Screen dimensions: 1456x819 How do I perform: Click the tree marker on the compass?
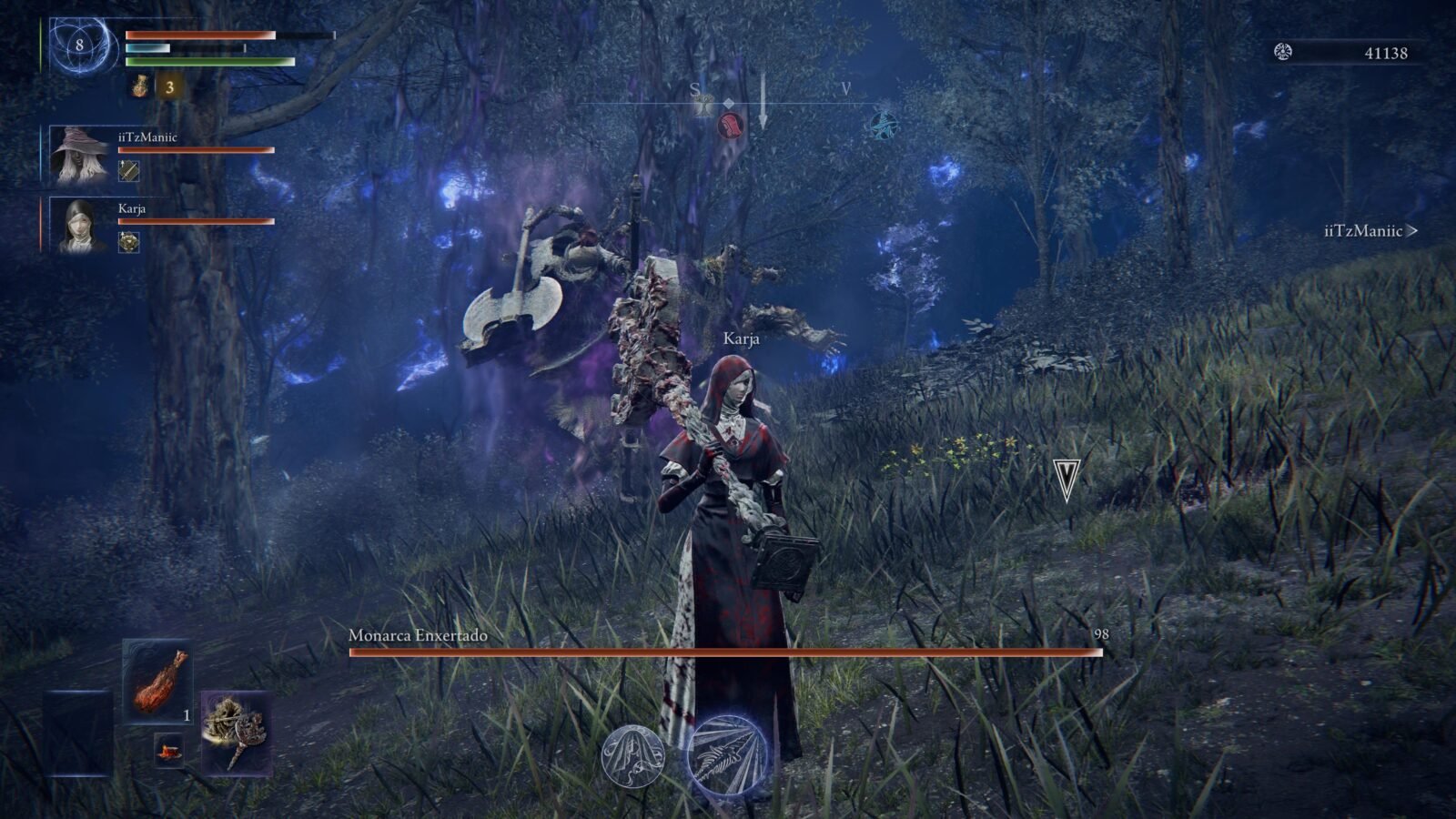(x=704, y=106)
